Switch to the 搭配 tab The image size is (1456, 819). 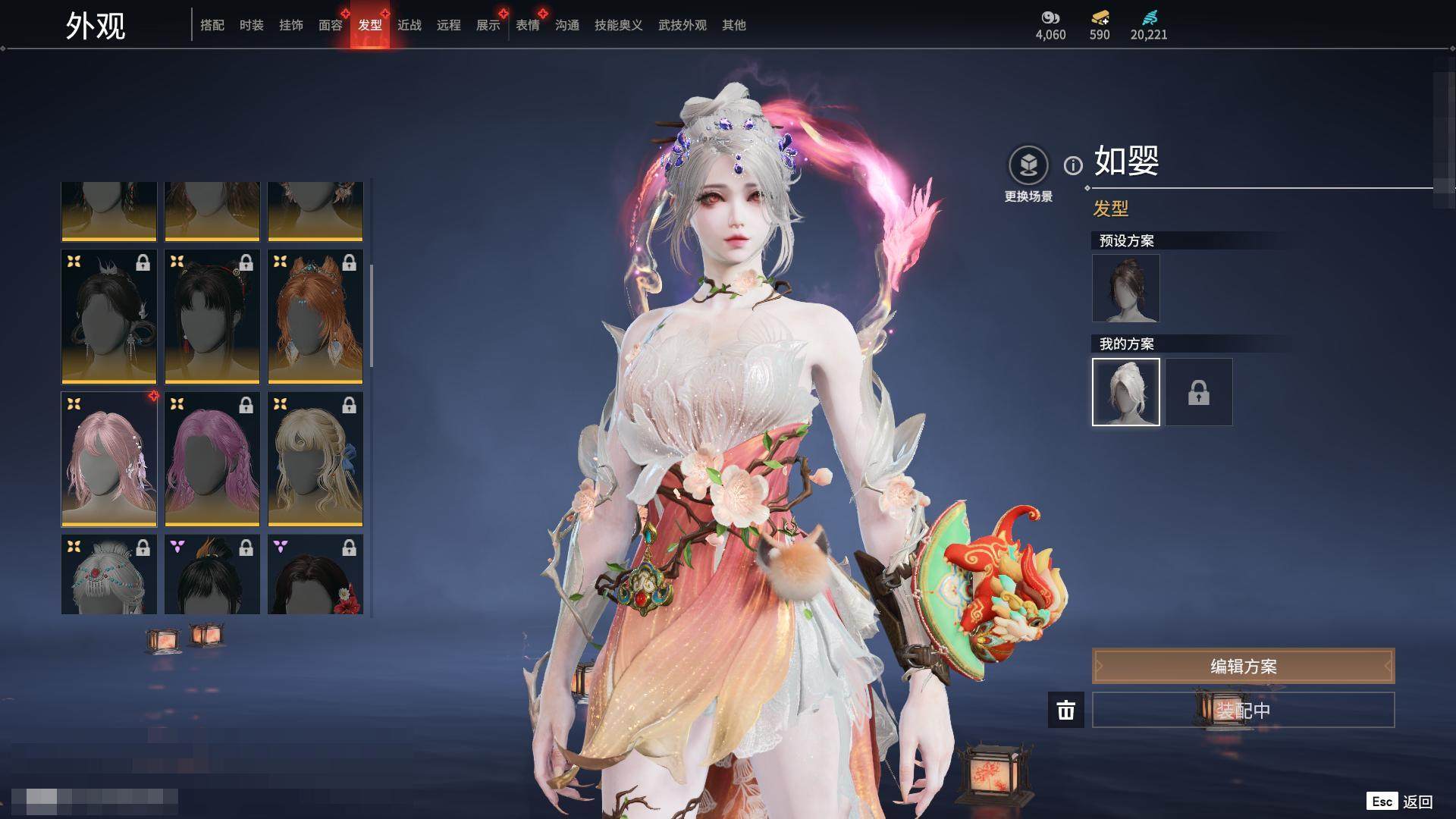[x=212, y=25]
